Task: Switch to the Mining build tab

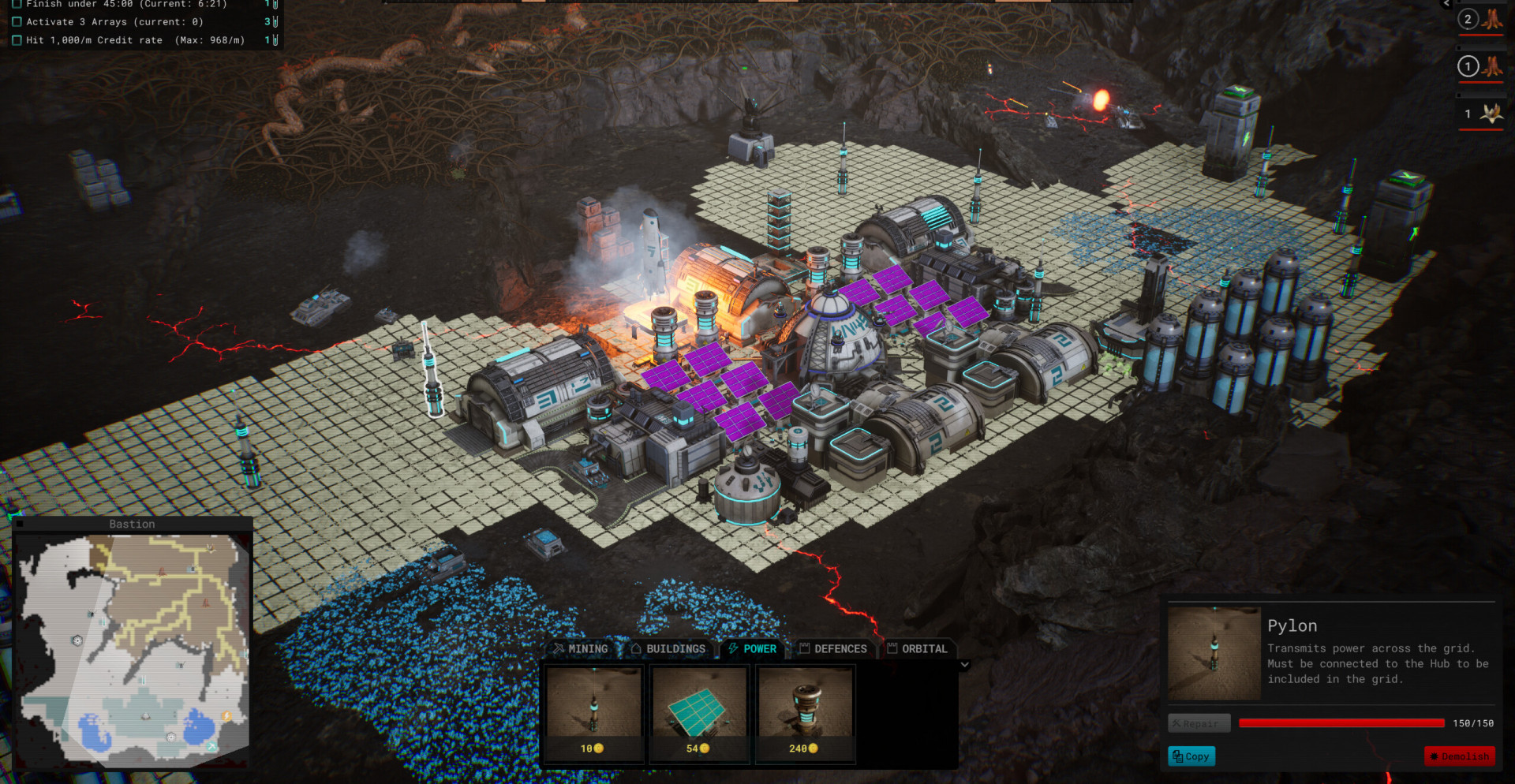Action: (x=581, y=649)
